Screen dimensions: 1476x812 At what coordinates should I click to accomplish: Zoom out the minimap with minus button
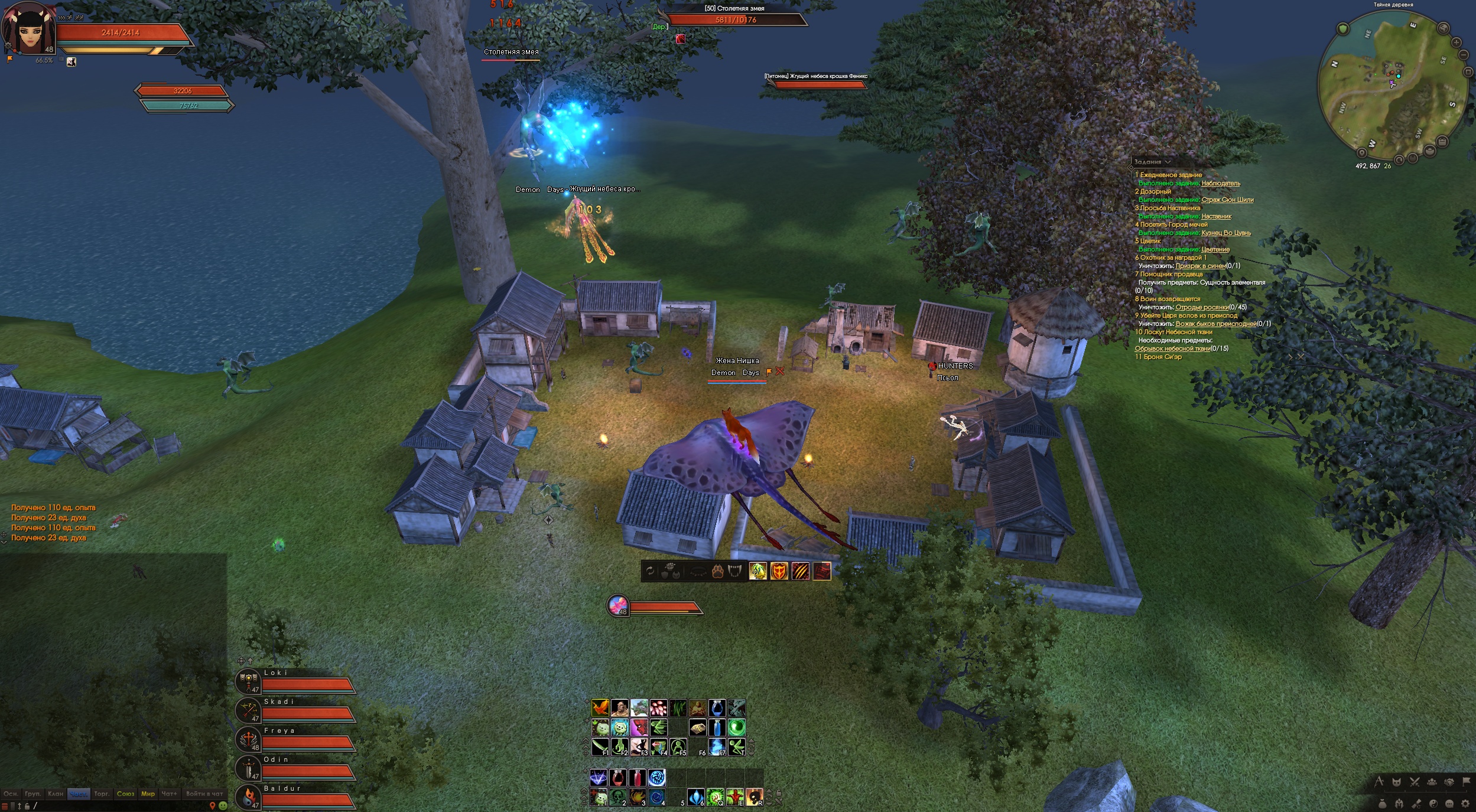click(1463, 55)
